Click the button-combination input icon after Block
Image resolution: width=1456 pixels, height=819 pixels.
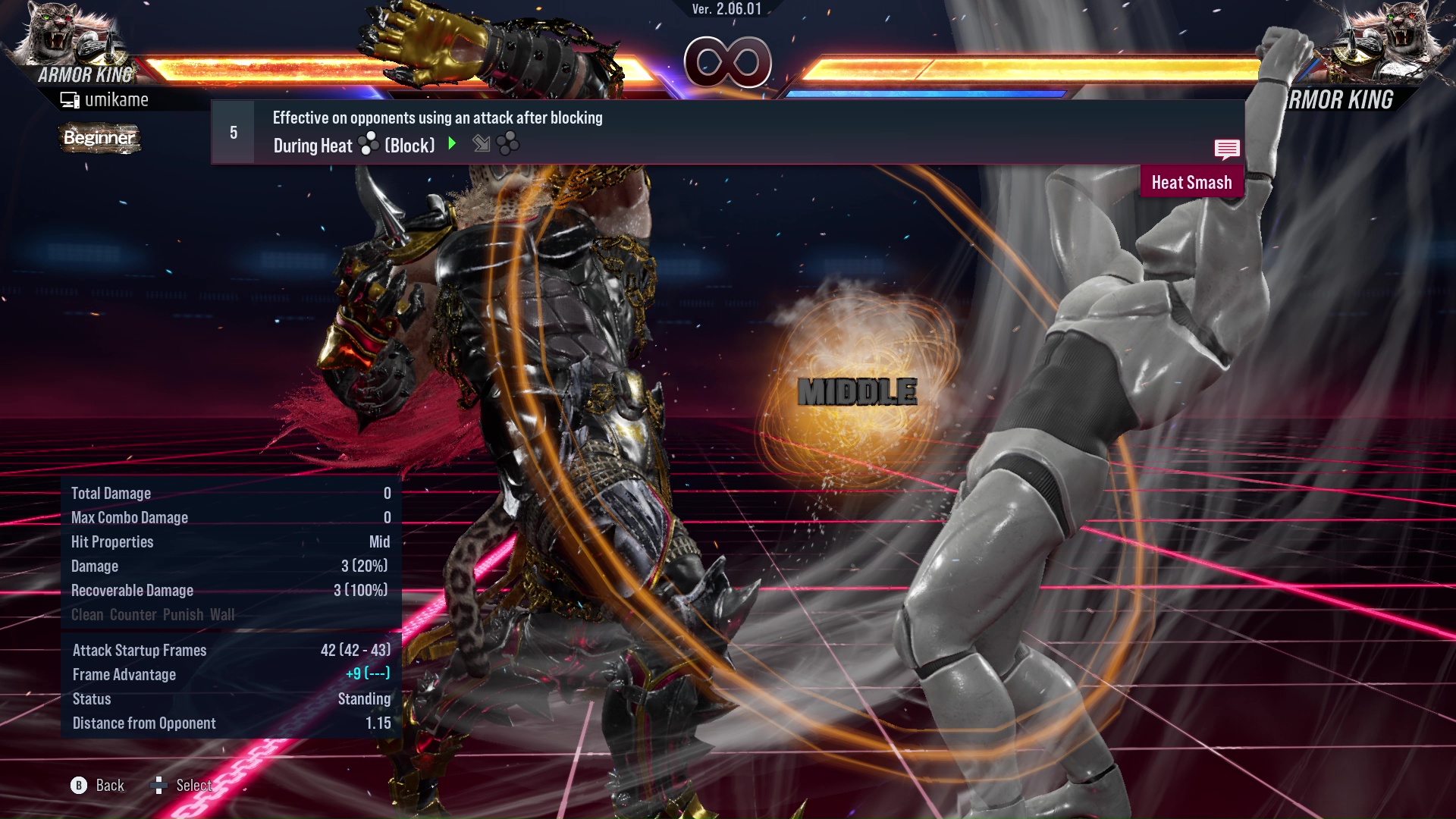pyautogui.click(x=508, y=144)
